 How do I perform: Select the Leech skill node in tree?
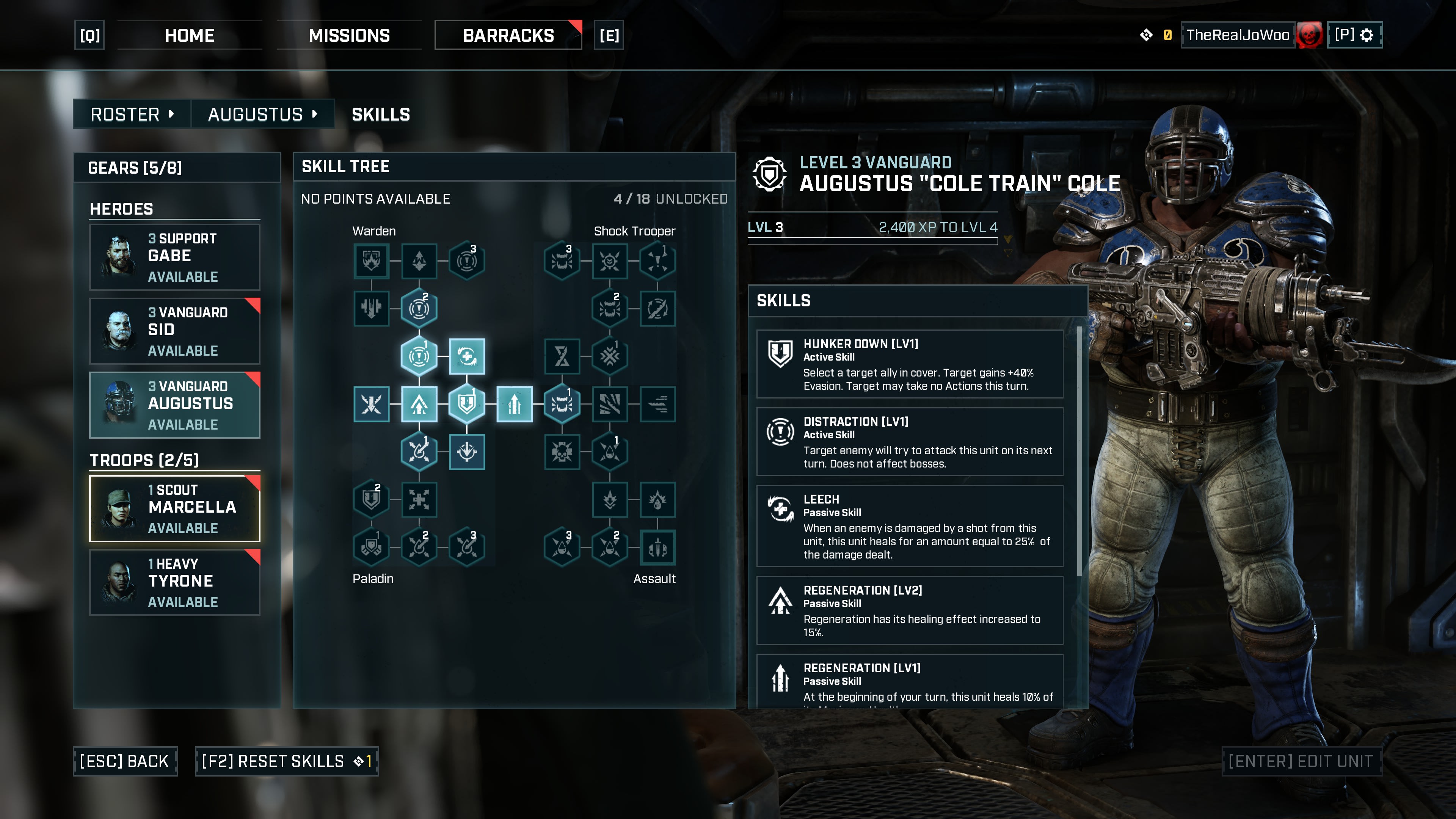(467, 356)
